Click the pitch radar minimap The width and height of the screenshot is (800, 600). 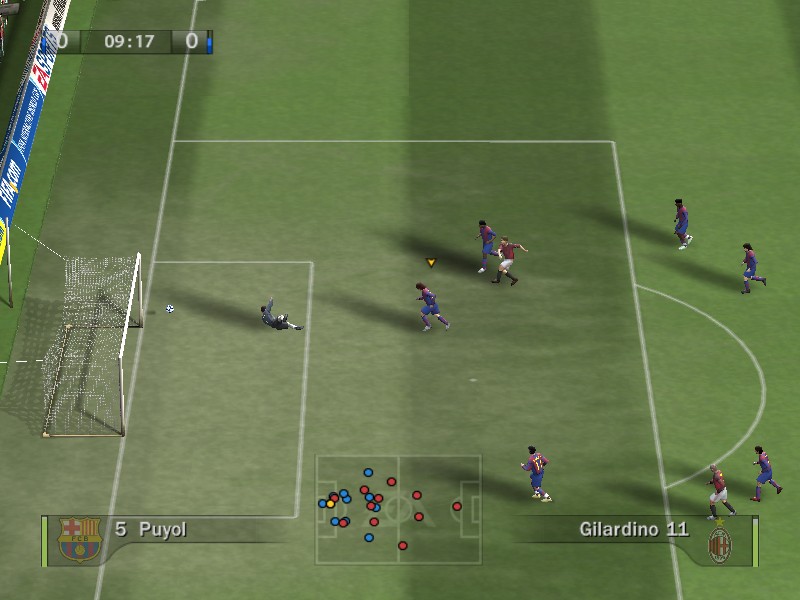(398, 510)
